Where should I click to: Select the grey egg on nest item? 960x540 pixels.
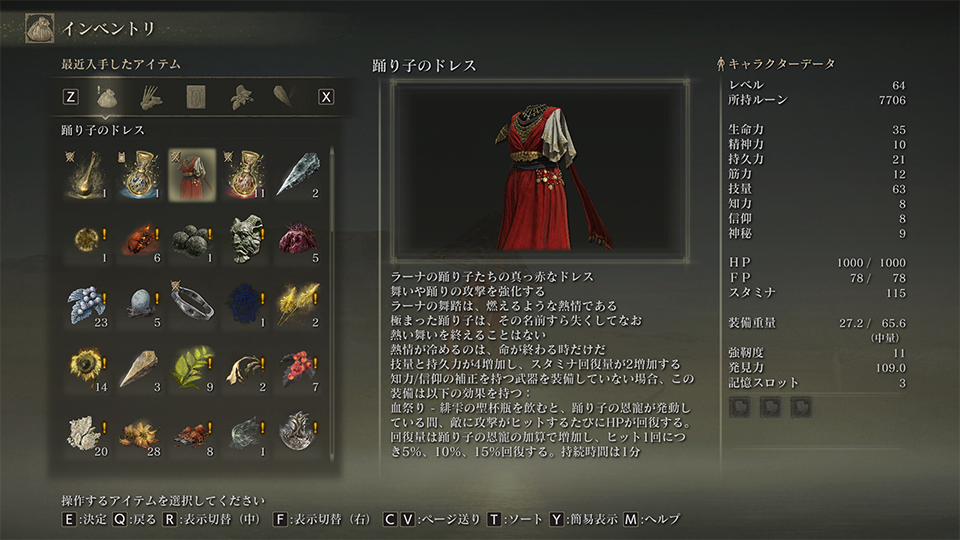(139, 304)
